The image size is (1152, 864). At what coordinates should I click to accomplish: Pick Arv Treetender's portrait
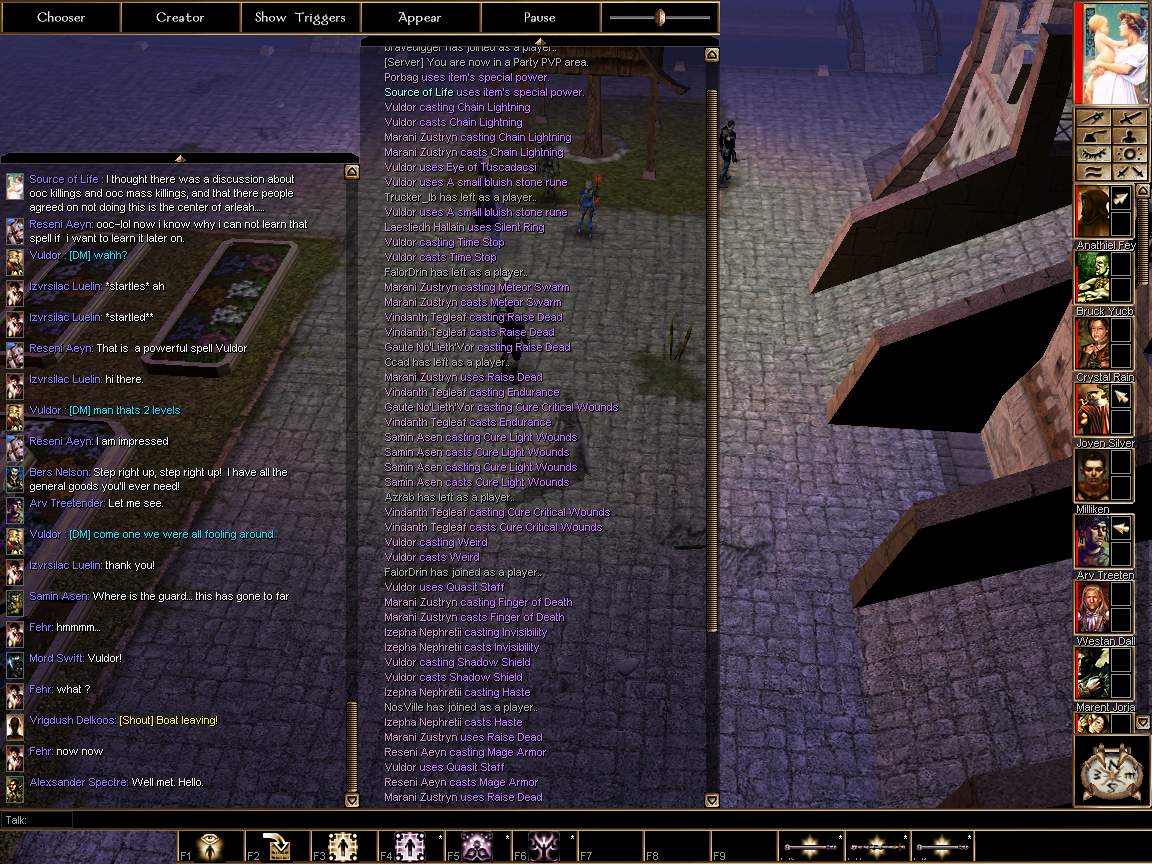pos(1092,542)
